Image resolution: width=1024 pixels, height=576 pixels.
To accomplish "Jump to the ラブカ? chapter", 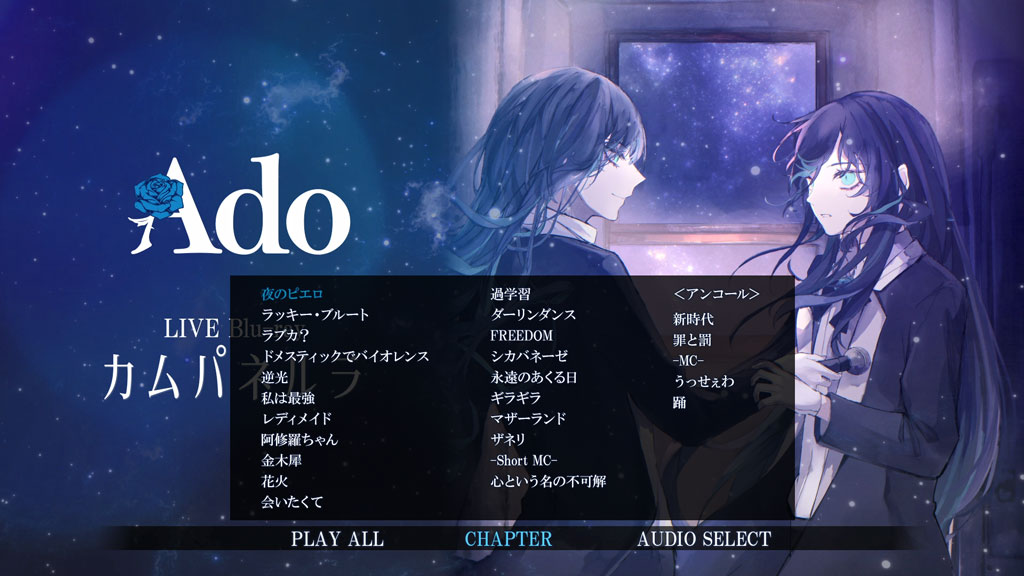I will (285, 336).
